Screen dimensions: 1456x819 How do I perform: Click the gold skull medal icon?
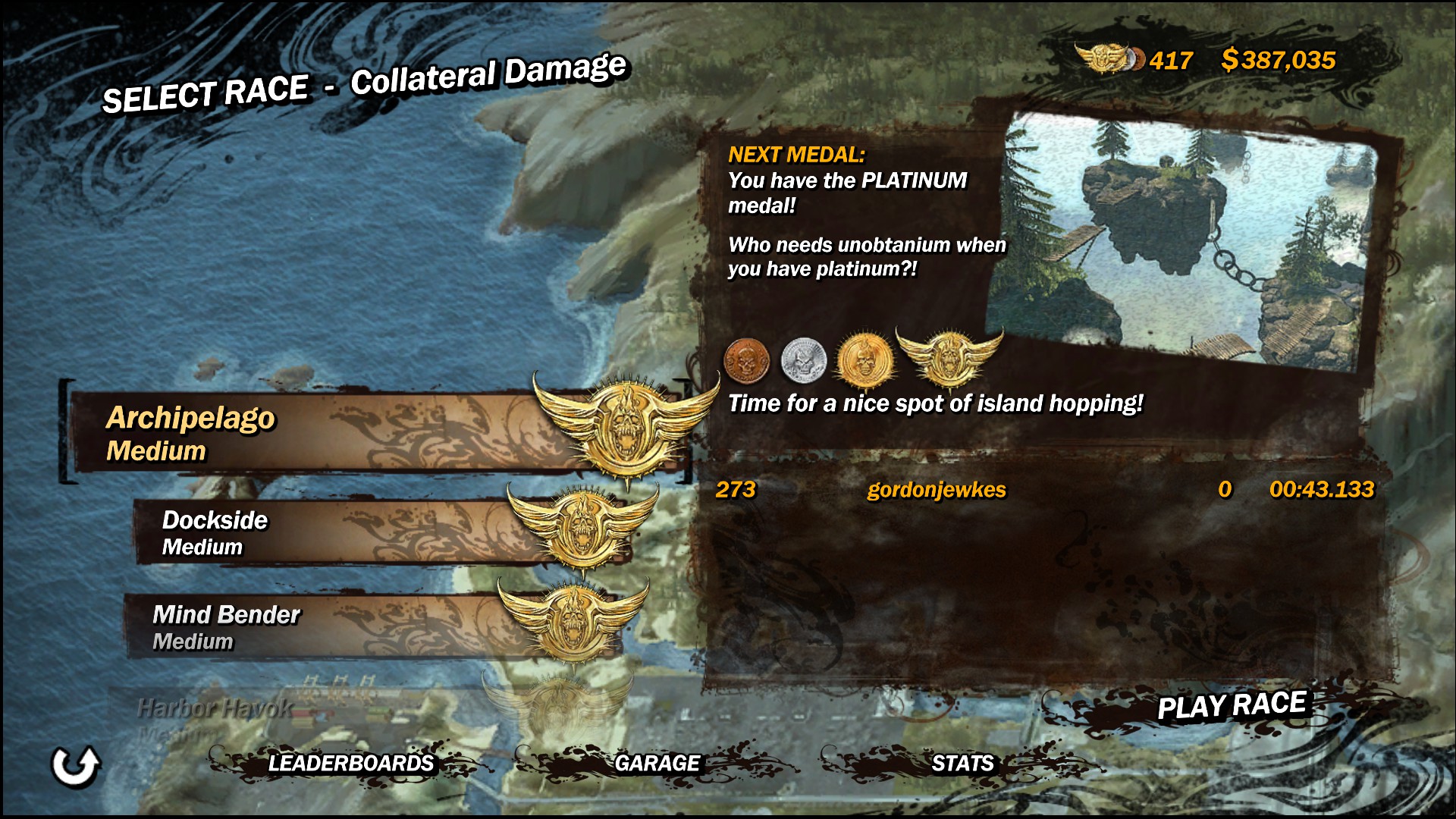[863, 359]
